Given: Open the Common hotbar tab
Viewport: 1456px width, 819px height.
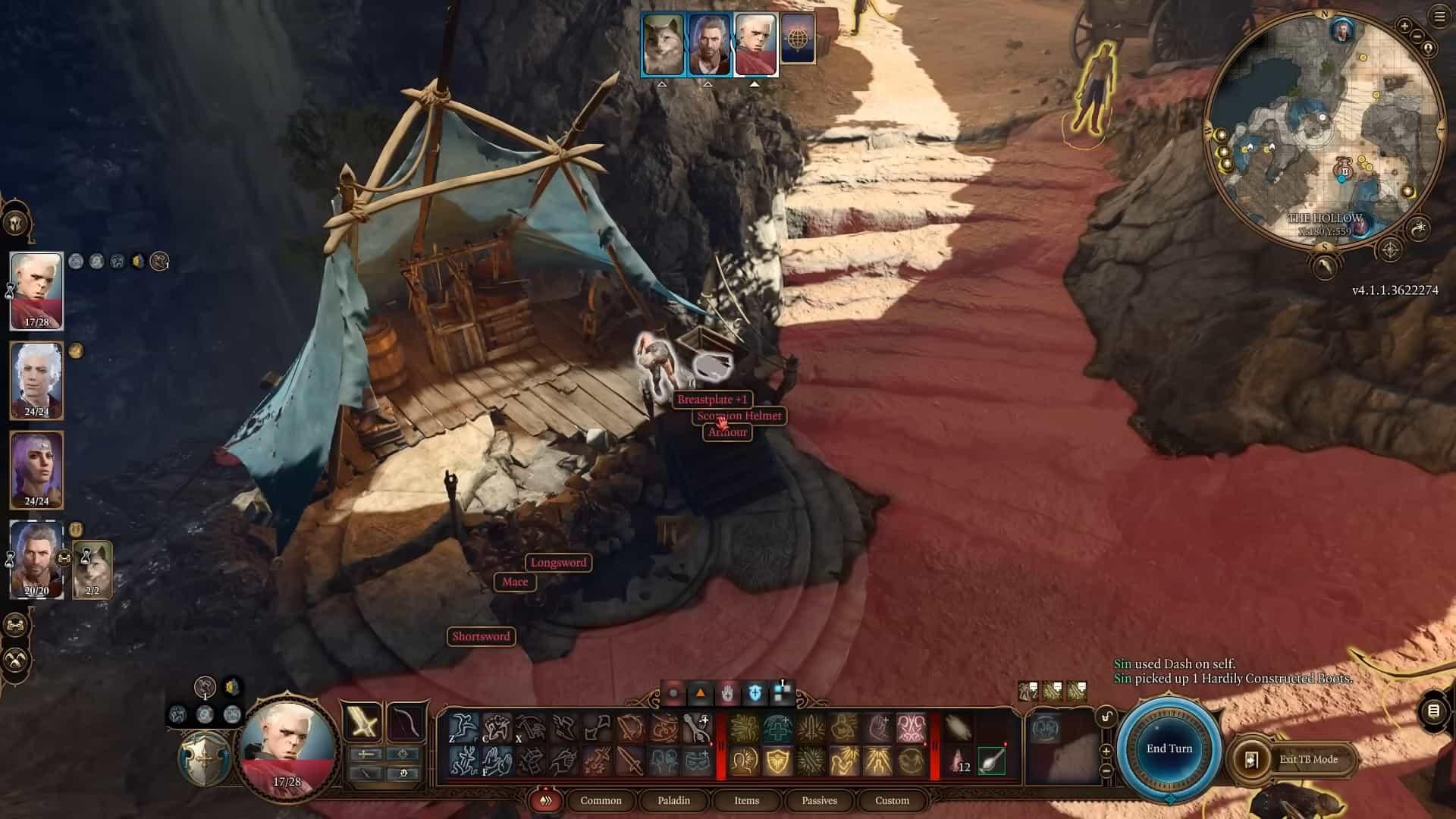Looking at the screenshot, I should (601, 800).
